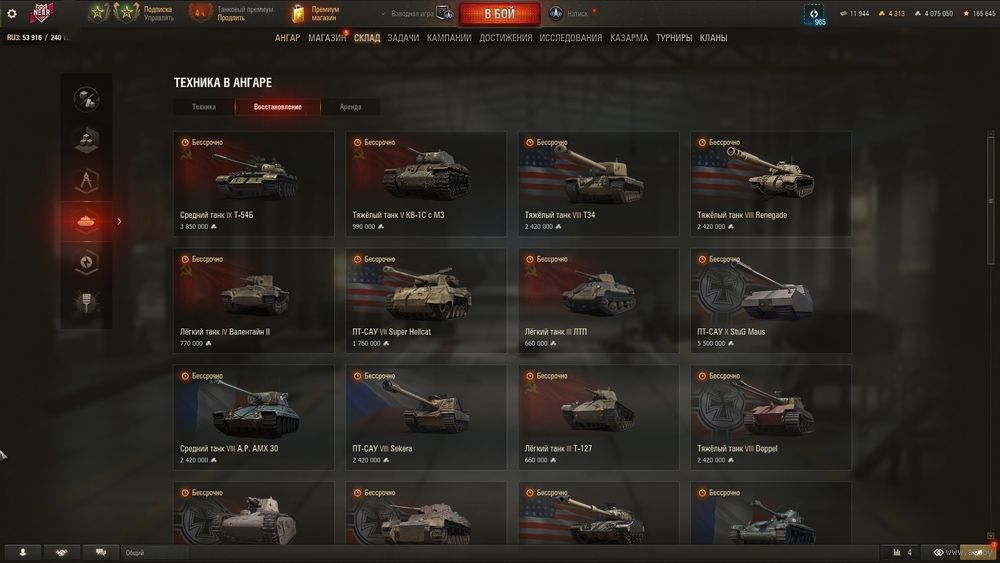This screenshot has width=1000, height=563.
Task: Select the Т-54Б medium tank card
Action: point(253,184)
